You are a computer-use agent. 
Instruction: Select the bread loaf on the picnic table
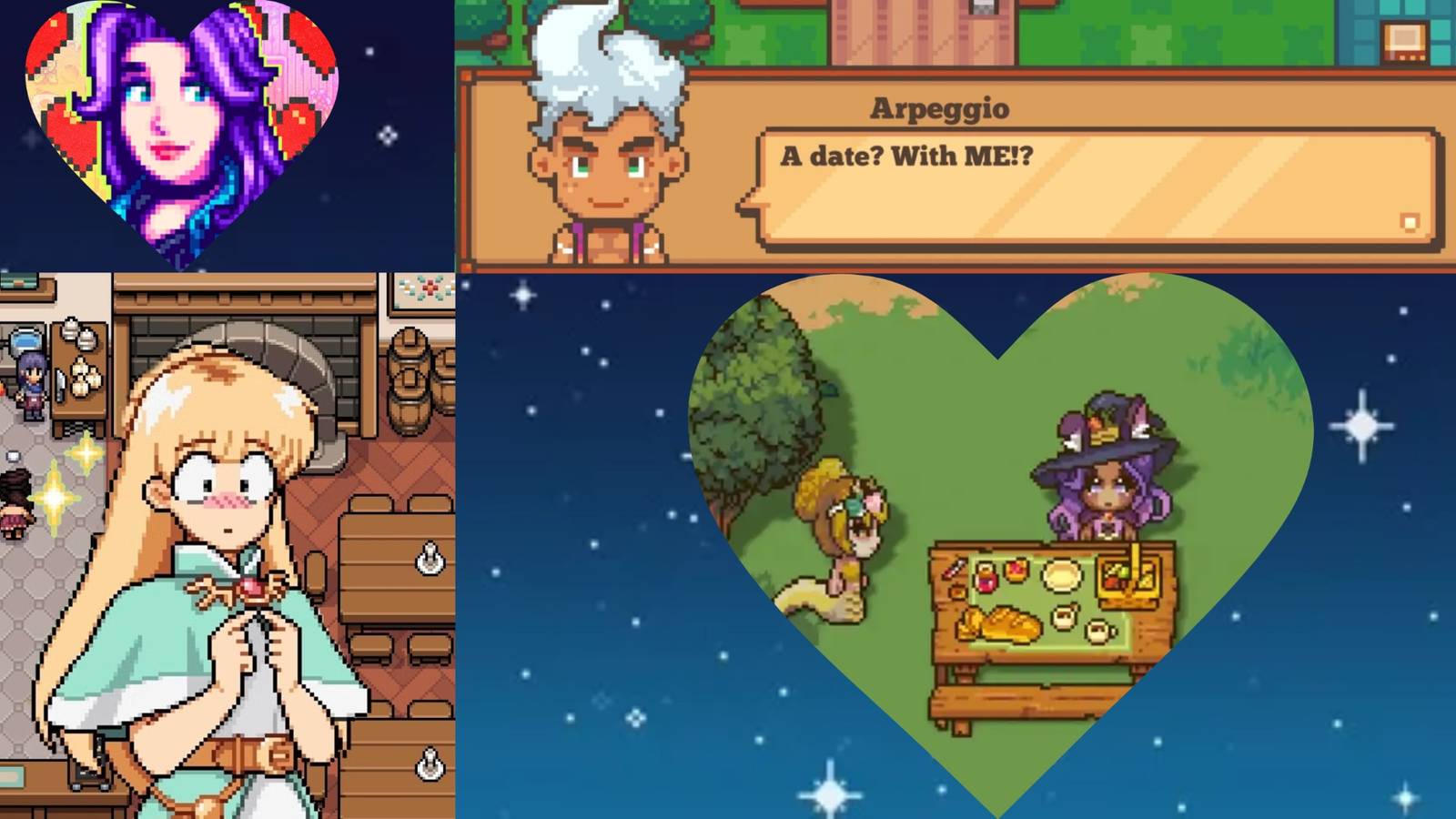[x=1001, y=625]
